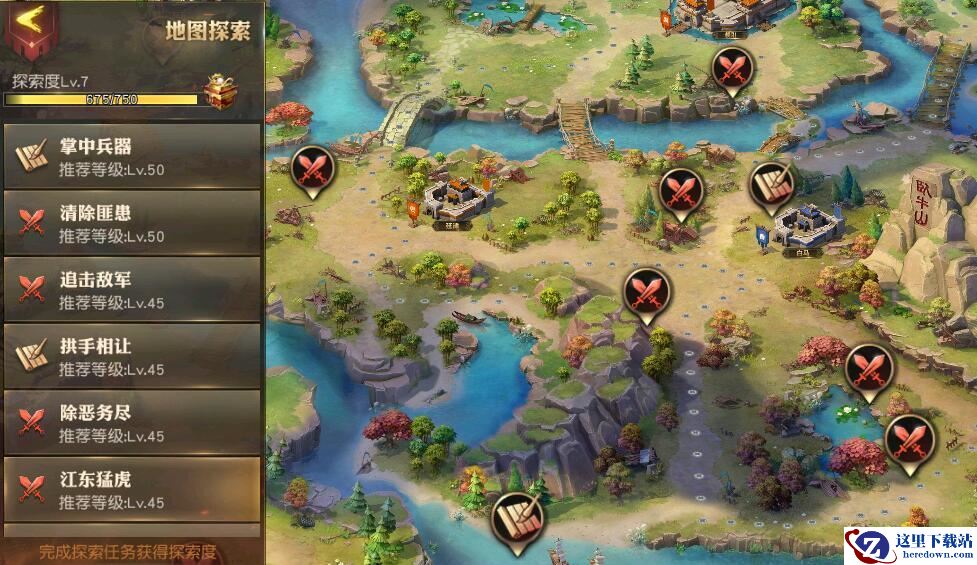The image size is (977, 565).
Task: Open the 拱手相让 quest entry
Action: coord(132,356)
